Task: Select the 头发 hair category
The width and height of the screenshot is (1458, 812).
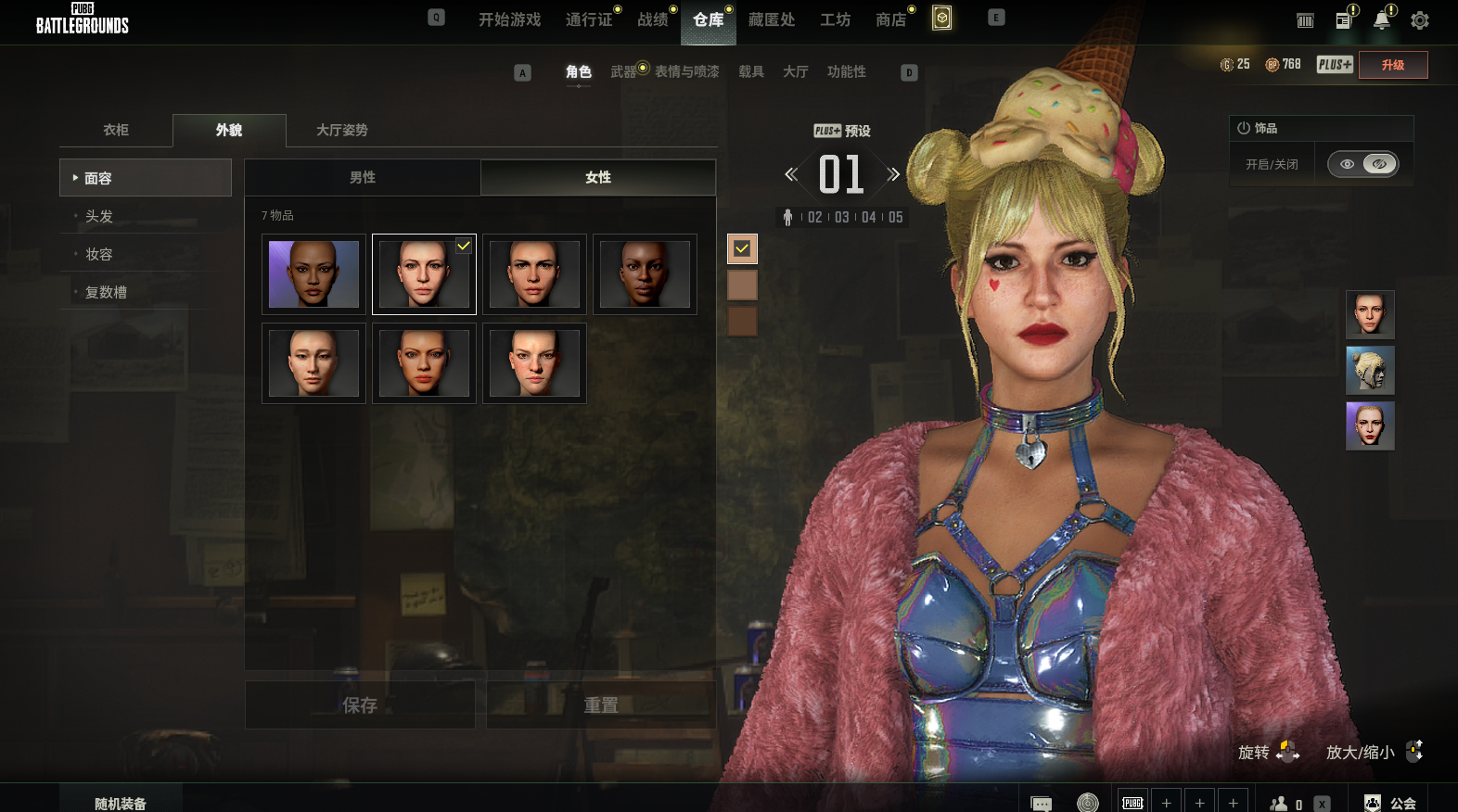Action: pos(99,216)
